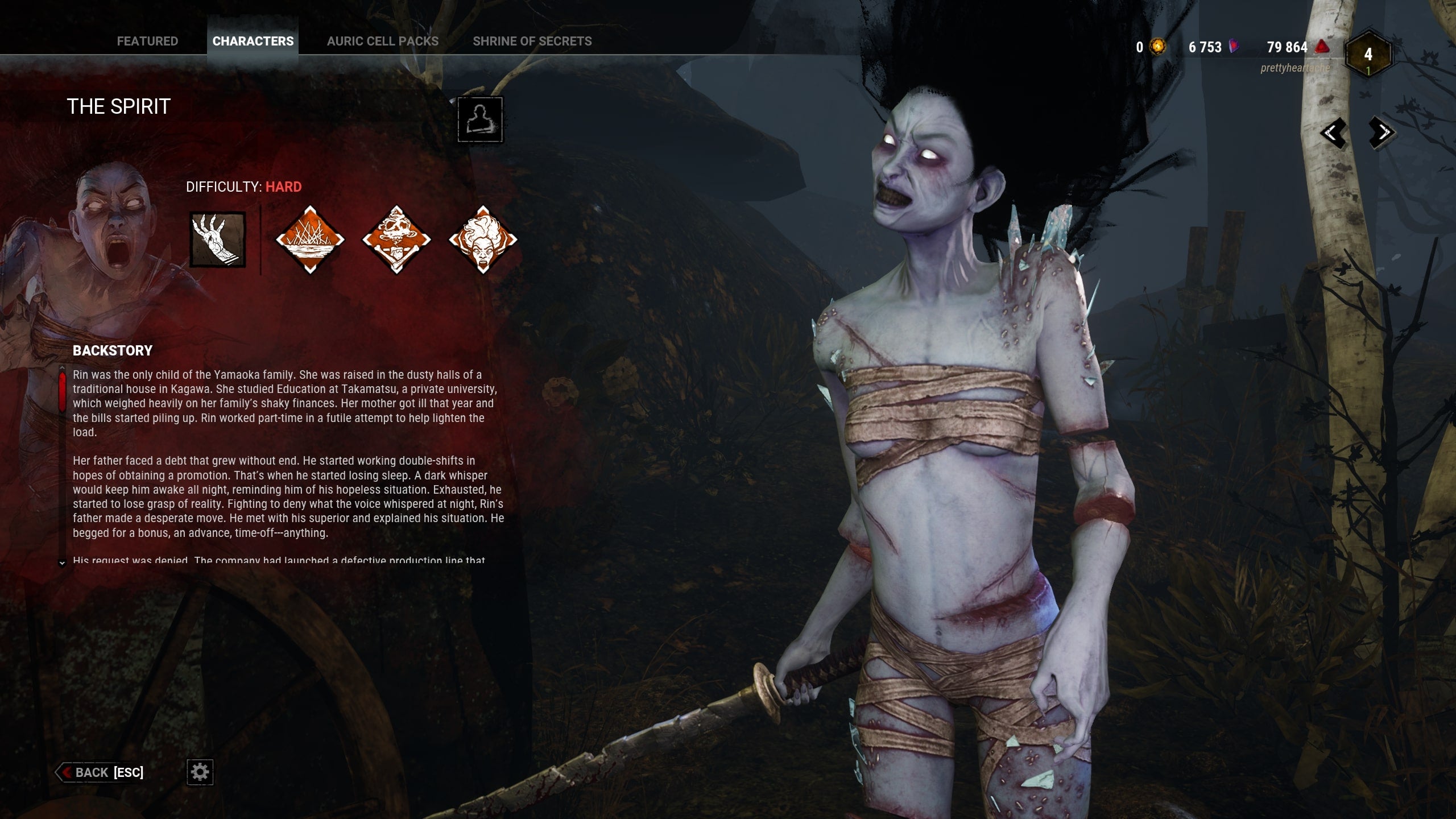Go to Shrine of Secrets tab
1456x819 pixels.
point(532,41)
